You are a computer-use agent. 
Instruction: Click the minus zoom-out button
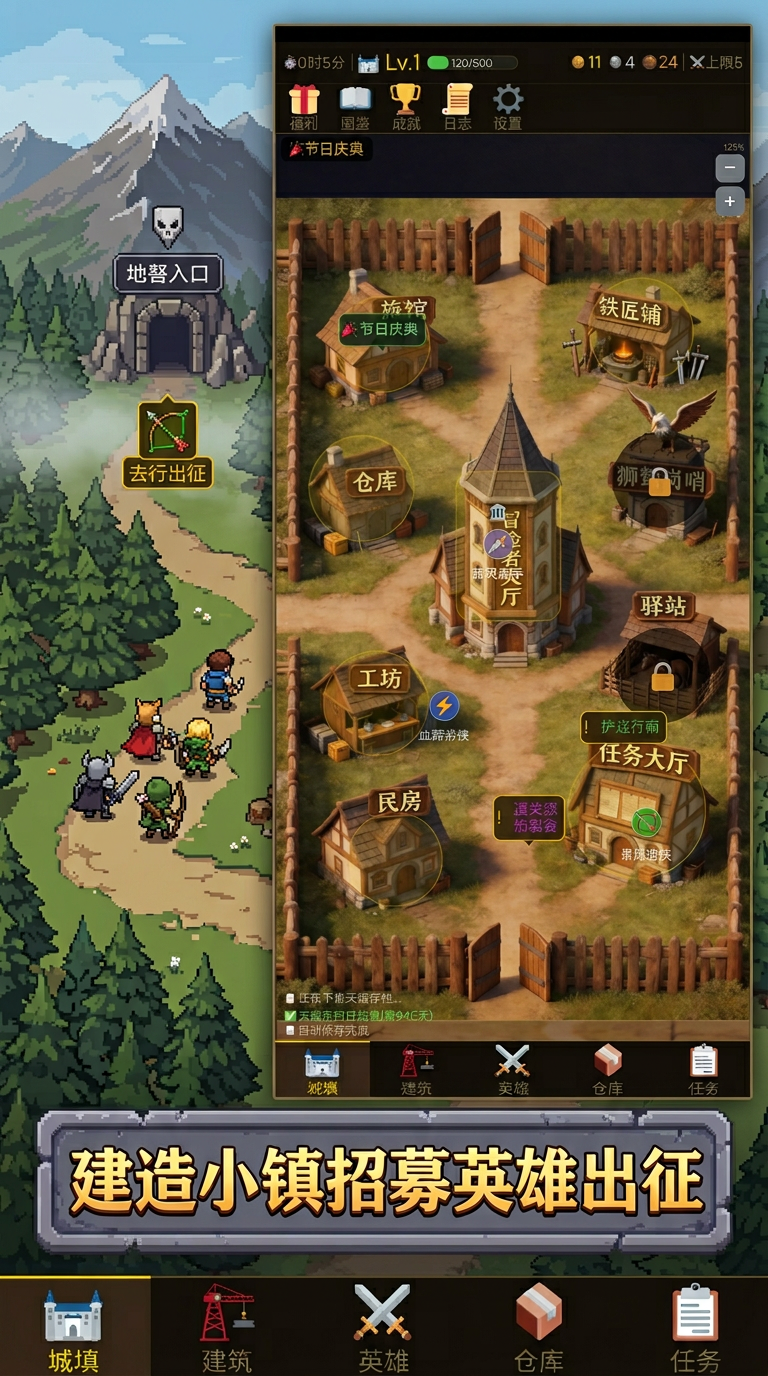[x=730, y=169]
